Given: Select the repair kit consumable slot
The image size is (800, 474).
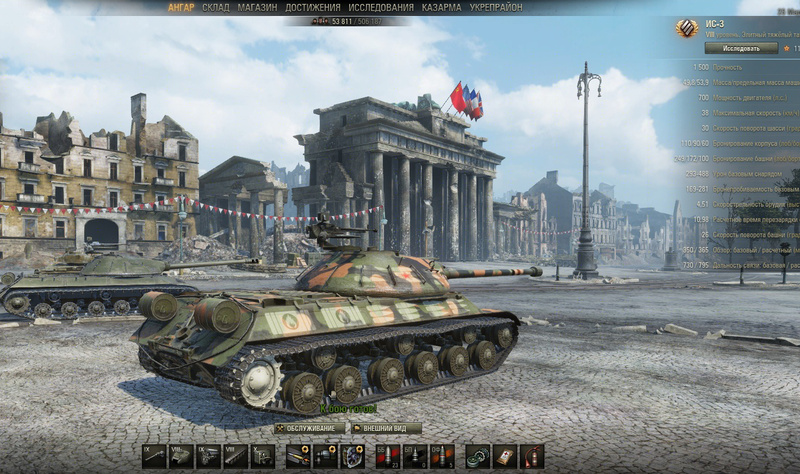Looking at the screenshot, I should coord(477,456).
